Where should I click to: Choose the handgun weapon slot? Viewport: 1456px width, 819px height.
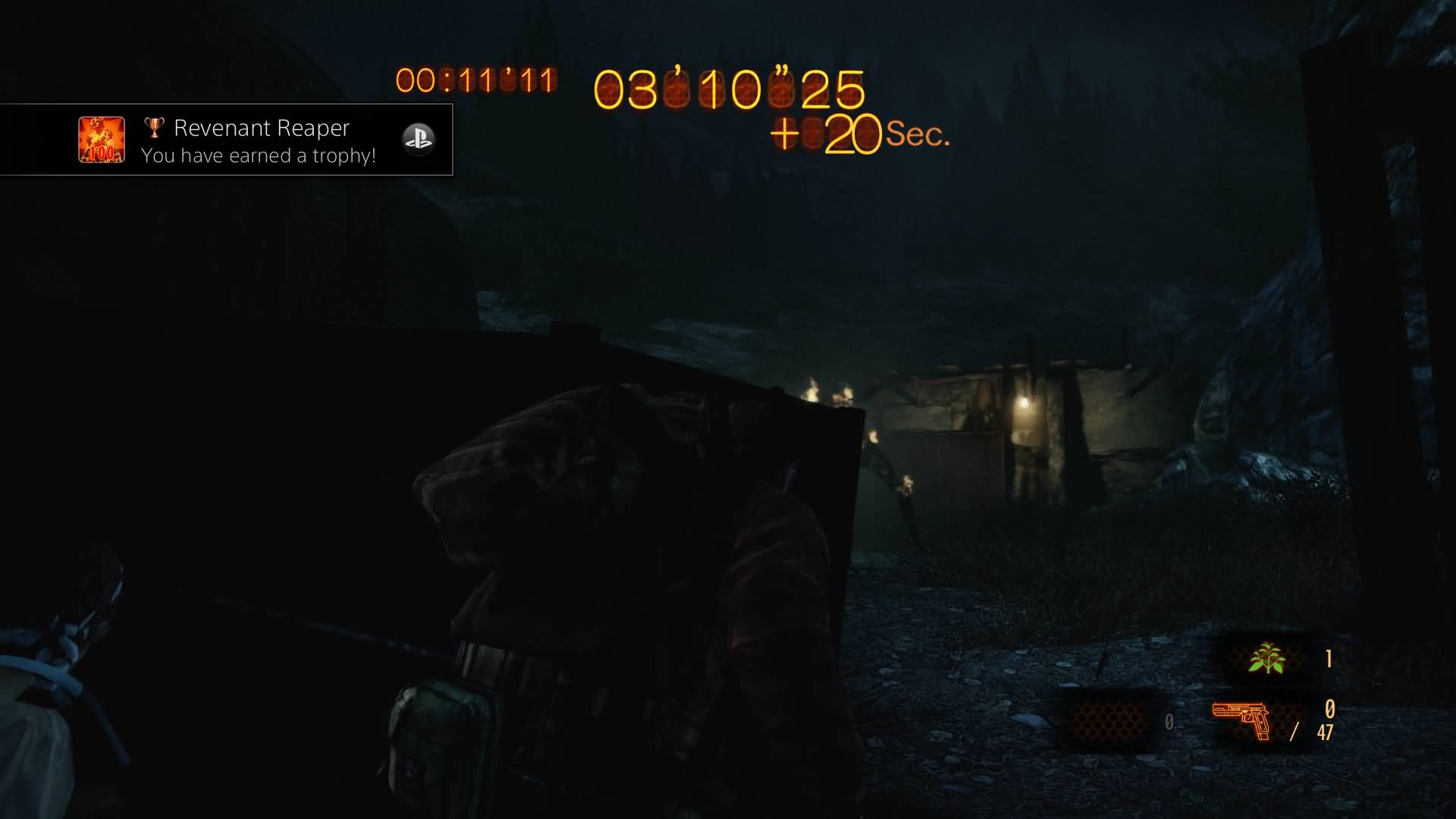(1241, 720)
